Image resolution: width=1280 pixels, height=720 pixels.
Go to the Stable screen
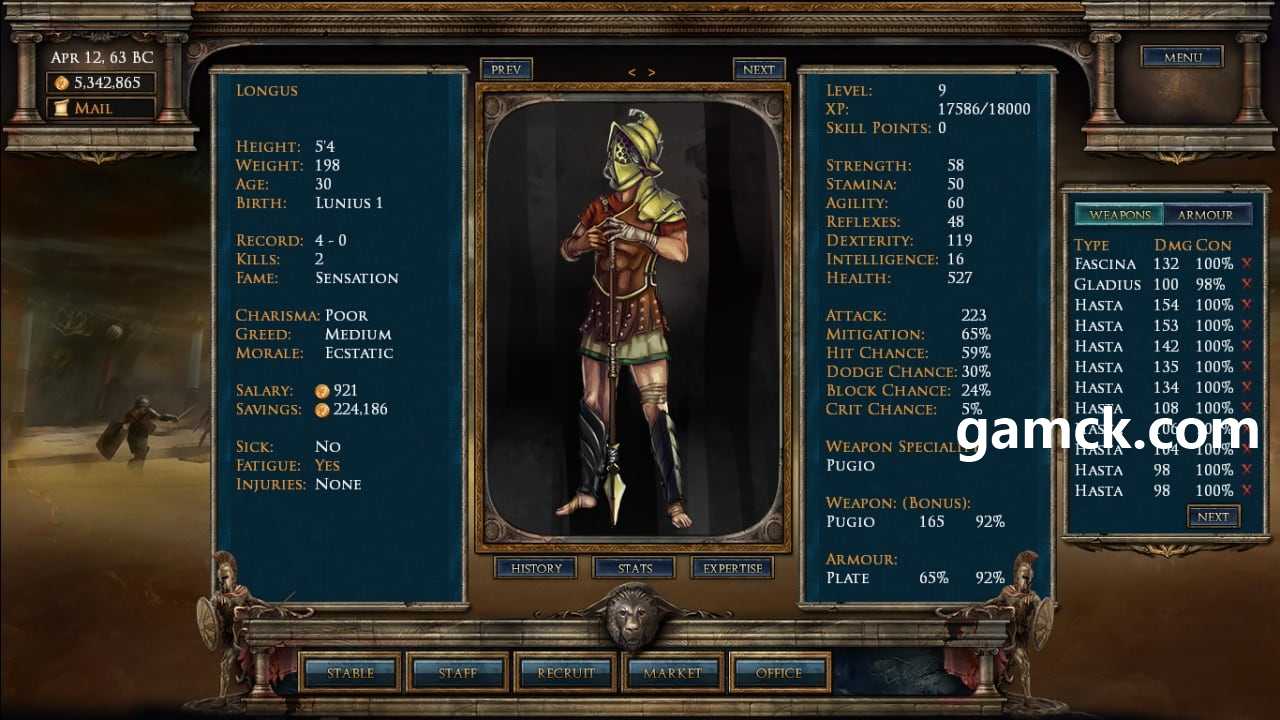pos(351,673)
